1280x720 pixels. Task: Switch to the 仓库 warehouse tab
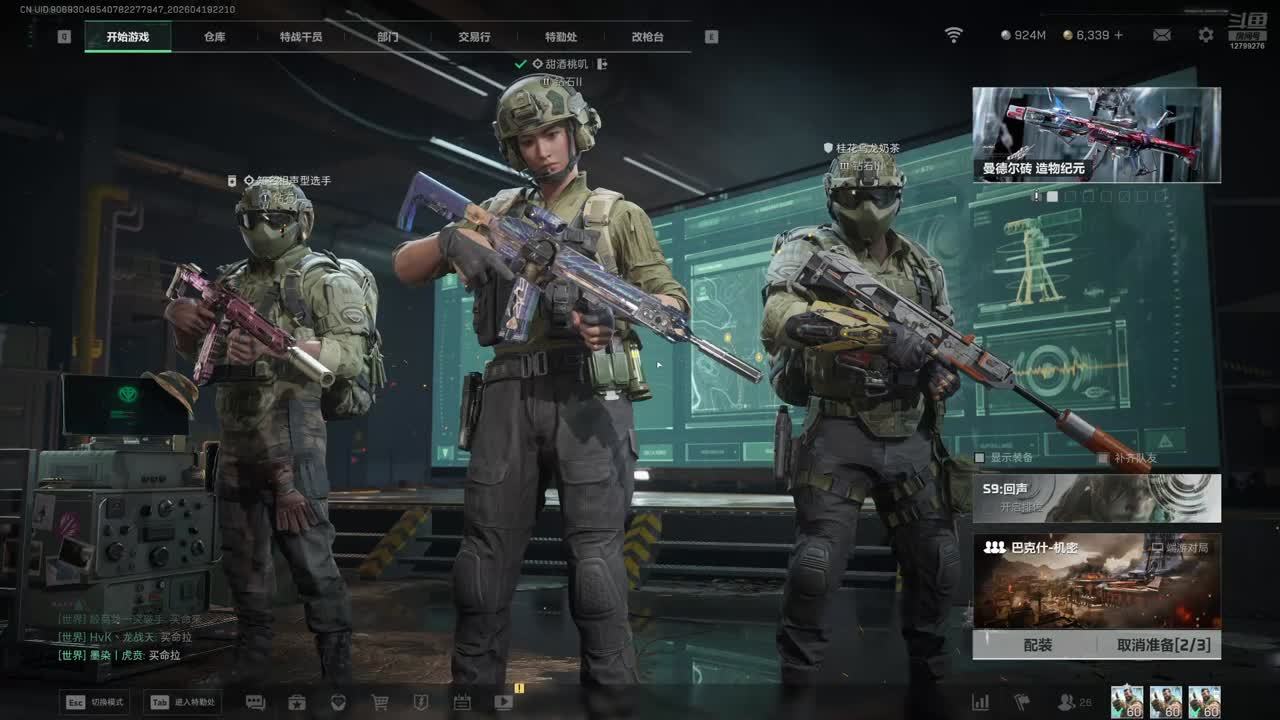click(x=214, y=37)
